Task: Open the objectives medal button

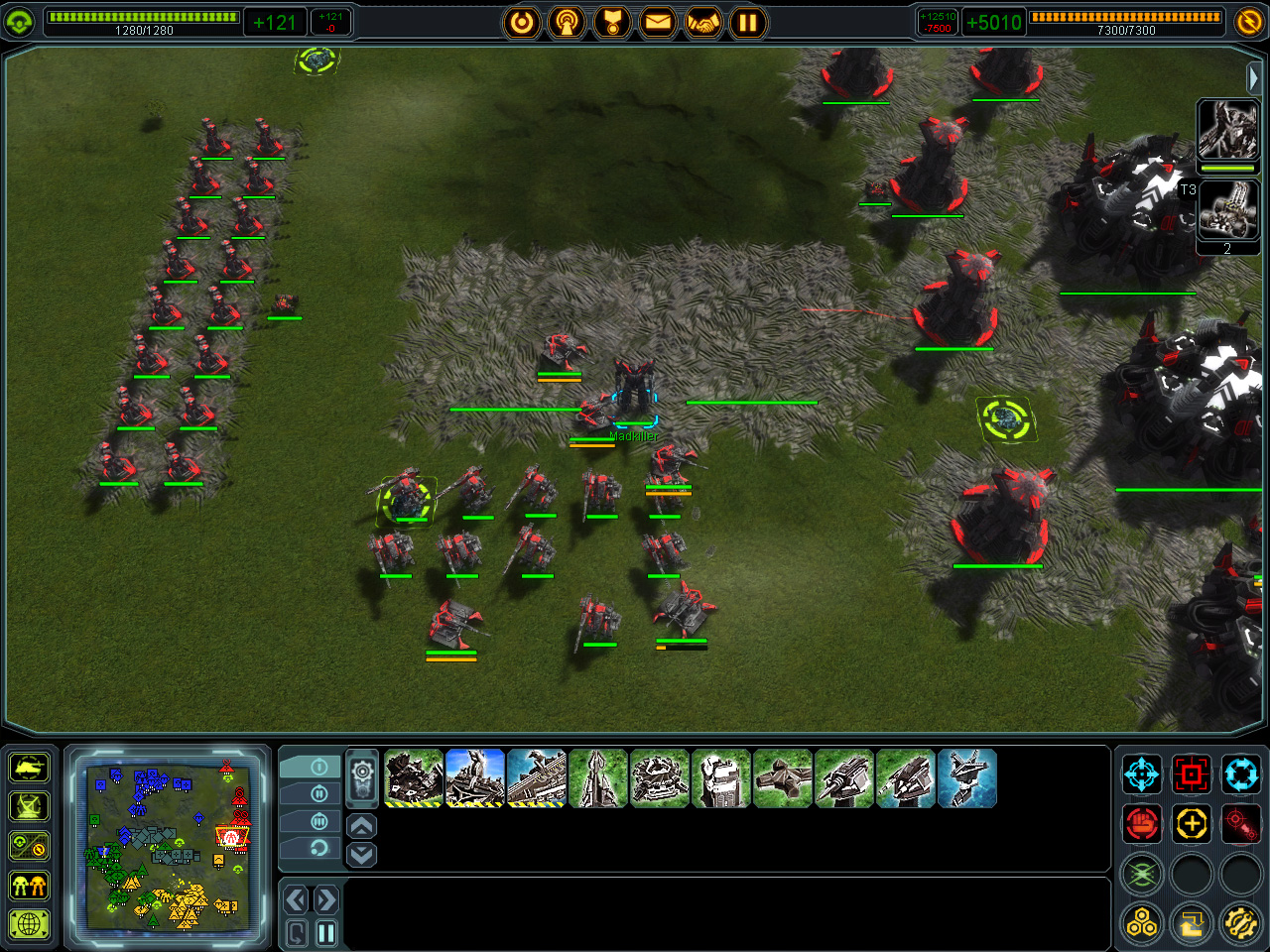Action: 612,22
